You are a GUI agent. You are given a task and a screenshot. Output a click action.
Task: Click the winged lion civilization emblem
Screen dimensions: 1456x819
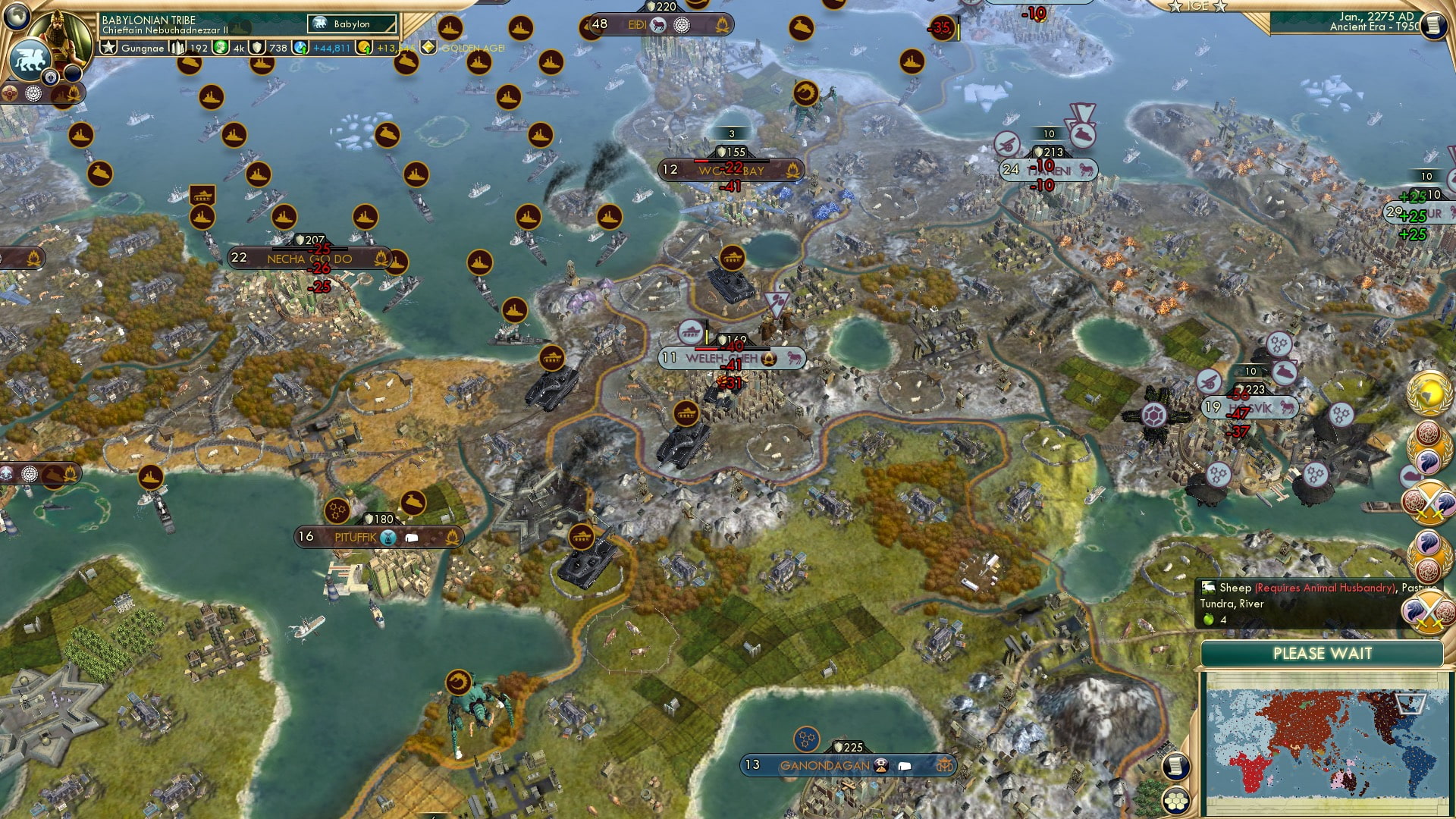(x=32, y=59)
